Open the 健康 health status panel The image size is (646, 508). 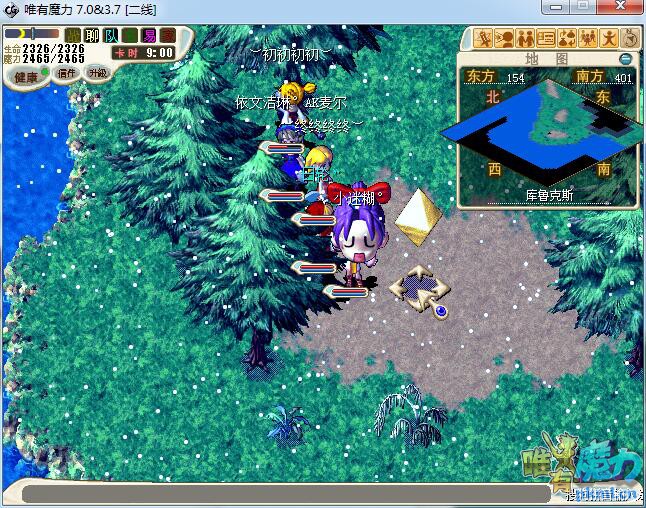pyautogui.click(x=26, y=76)
